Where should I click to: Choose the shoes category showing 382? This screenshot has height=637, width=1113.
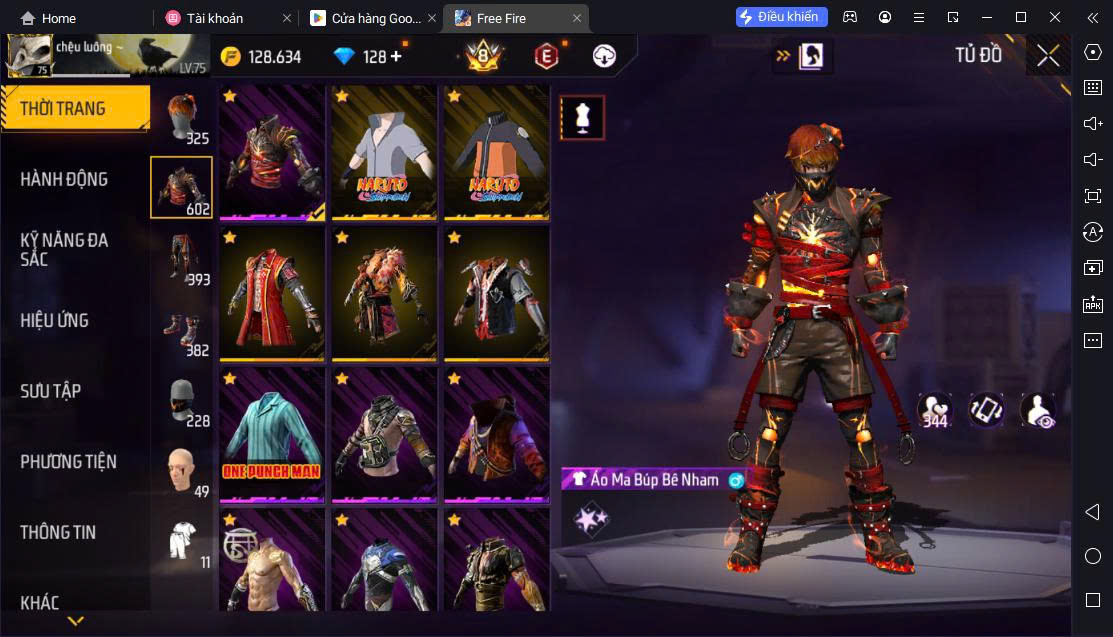click(181, 330)
